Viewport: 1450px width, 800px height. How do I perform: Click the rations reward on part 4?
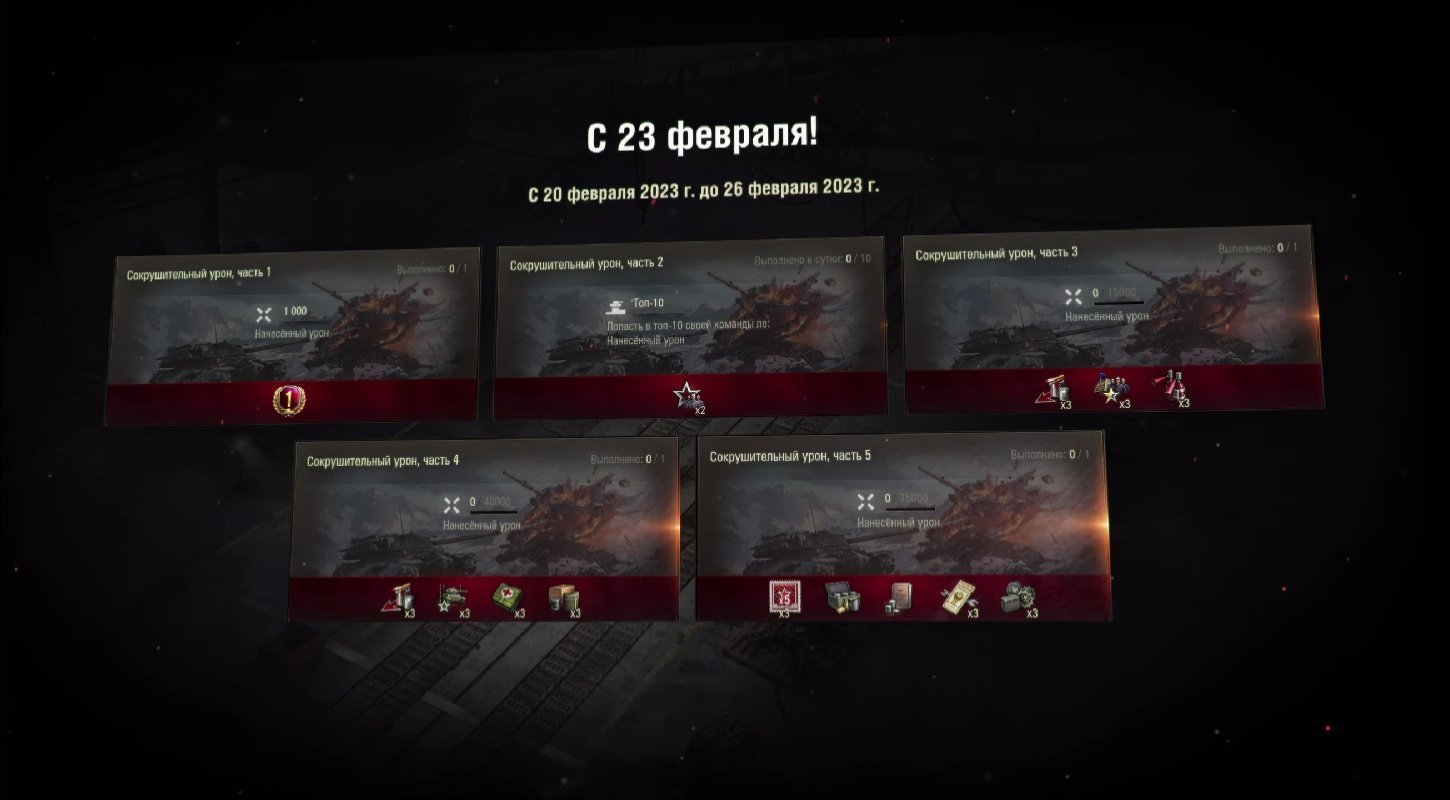pos(562,595)
